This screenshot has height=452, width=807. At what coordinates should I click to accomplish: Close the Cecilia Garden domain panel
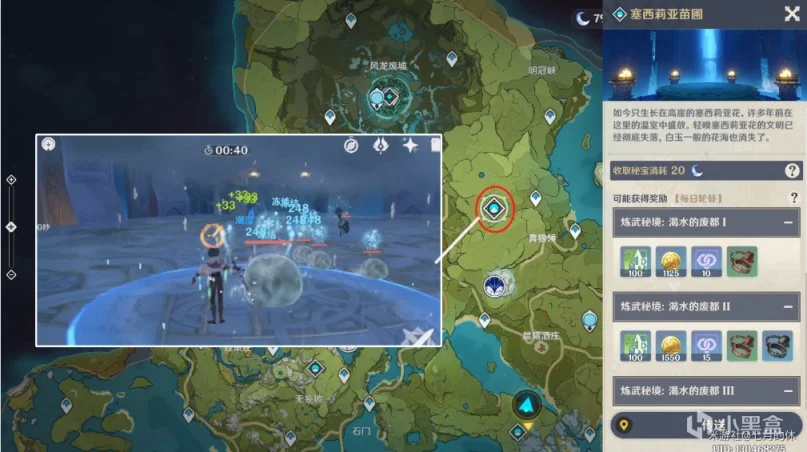click(788, 13)
